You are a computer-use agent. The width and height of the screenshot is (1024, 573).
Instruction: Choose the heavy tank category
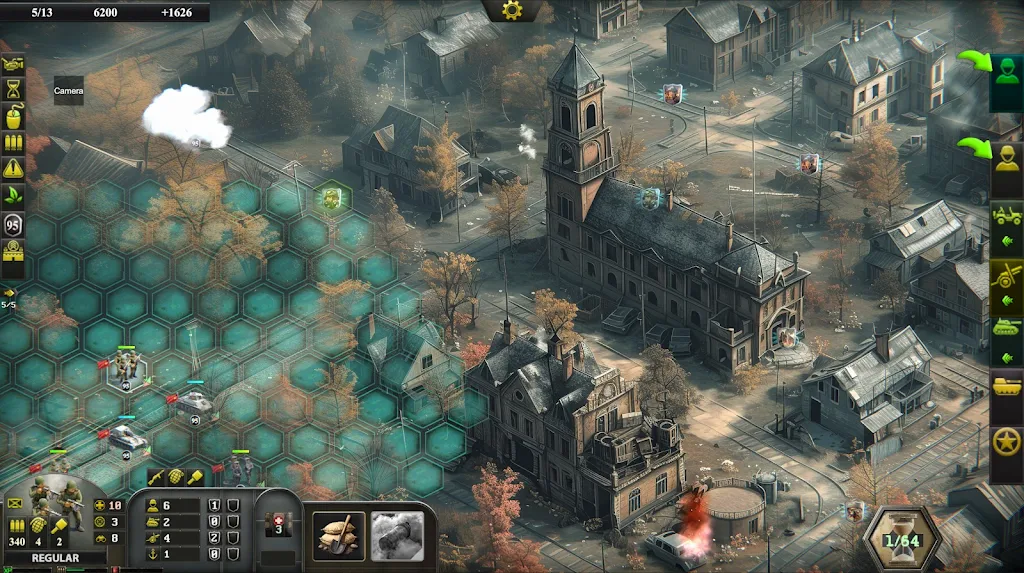click(1006, 385)
